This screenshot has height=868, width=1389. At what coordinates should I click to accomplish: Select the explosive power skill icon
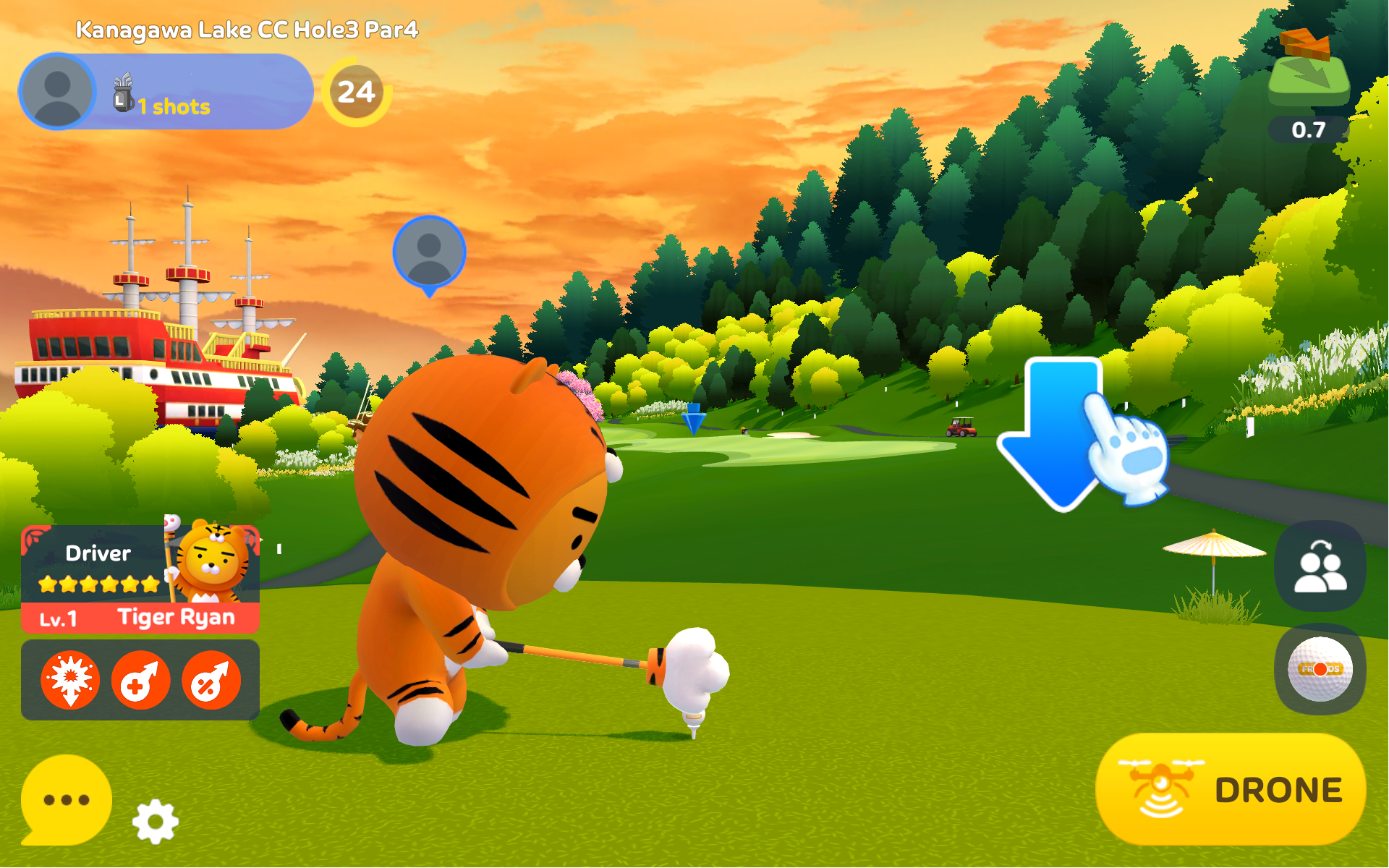pos(69,678)
